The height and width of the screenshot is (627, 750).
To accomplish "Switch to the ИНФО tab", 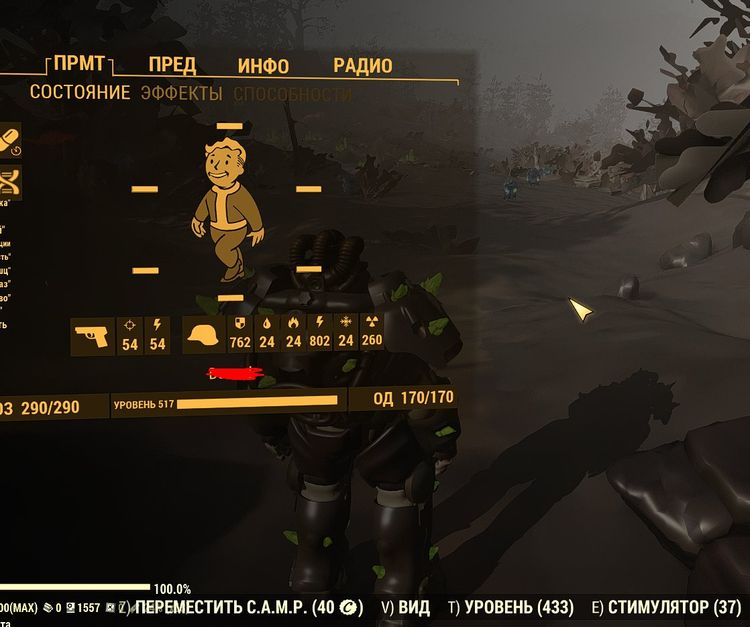I will 263,66.
